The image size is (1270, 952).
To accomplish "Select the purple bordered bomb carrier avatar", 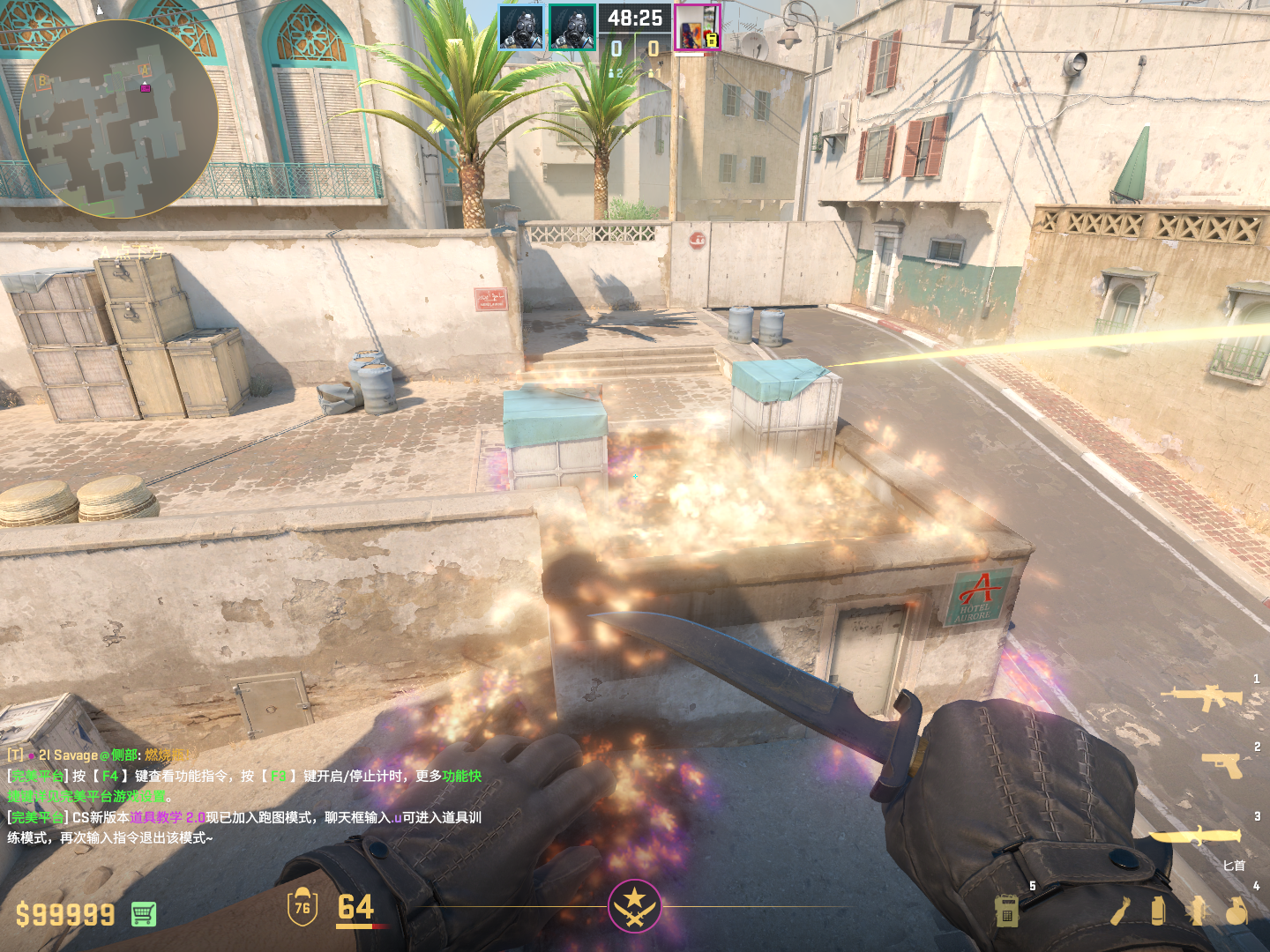I will pyautogui.click(x=698, y=27).
